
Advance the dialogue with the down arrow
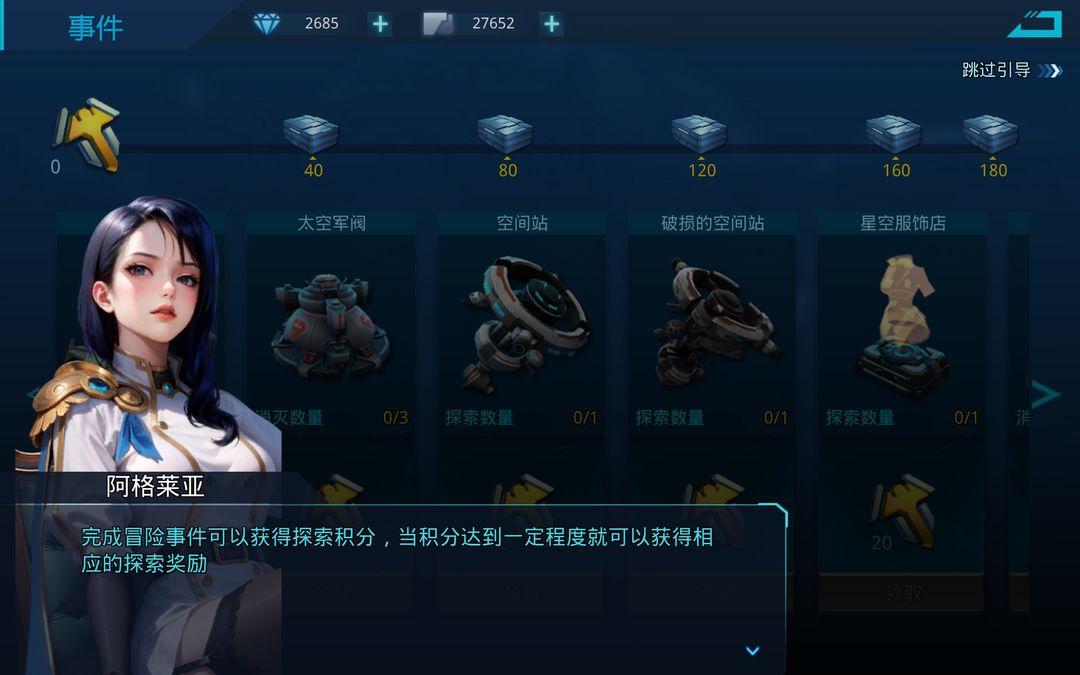click(753, 651)
